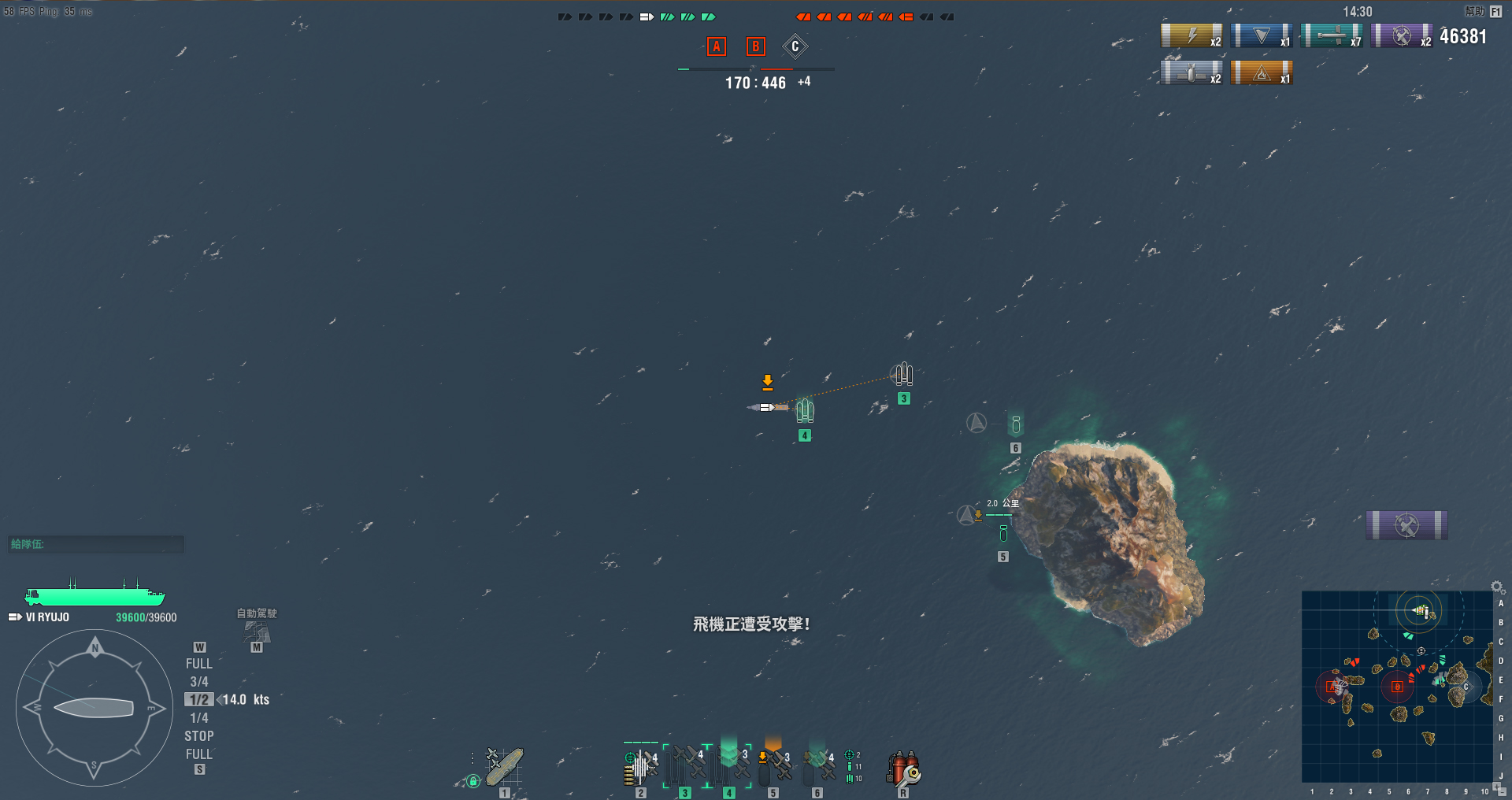Set engine speed to 1/4

click(199, 718)
